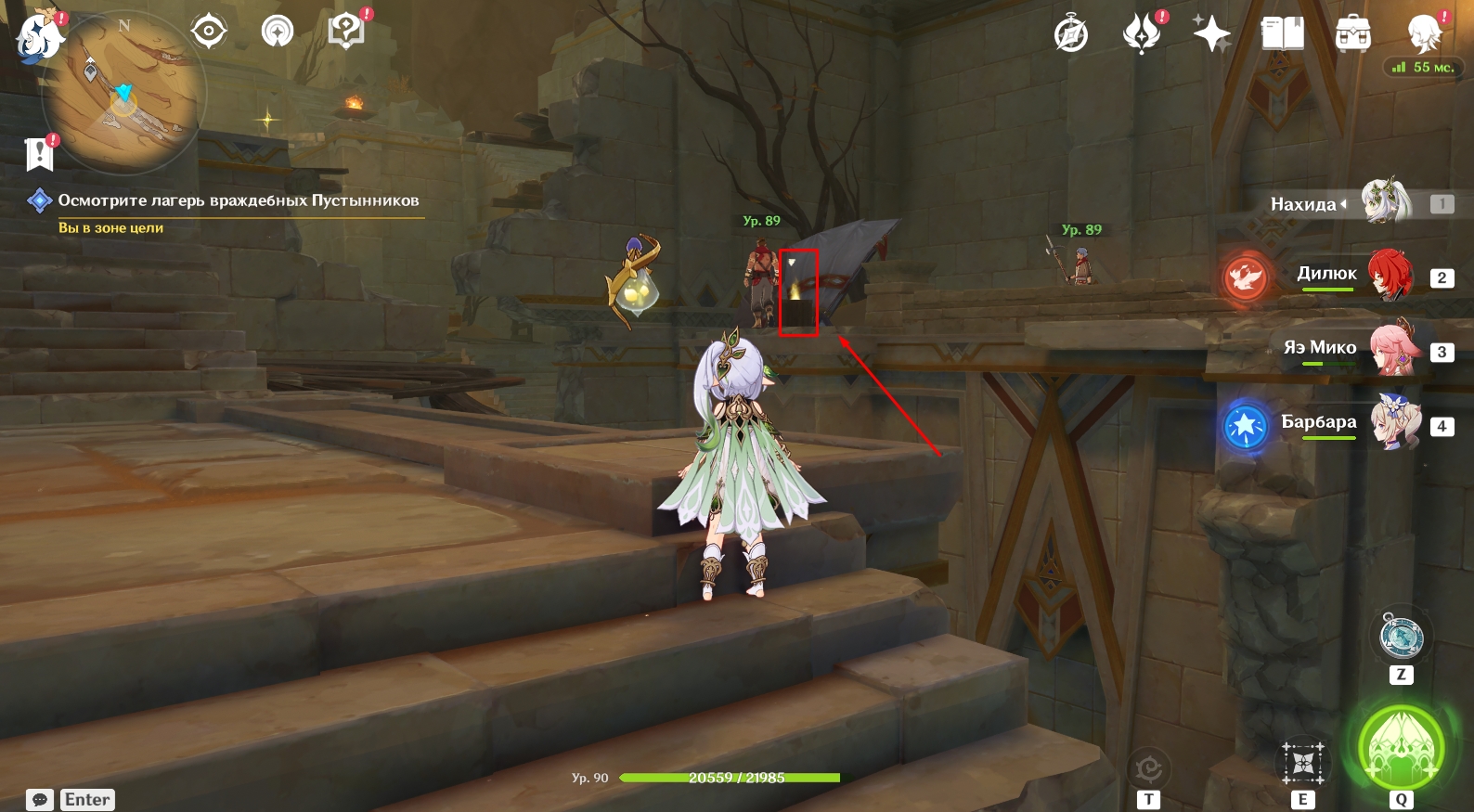The height and width of the screenshot is (812, 1474).
Task: Open the quest log bookmark icon
Action: point(40,154)
